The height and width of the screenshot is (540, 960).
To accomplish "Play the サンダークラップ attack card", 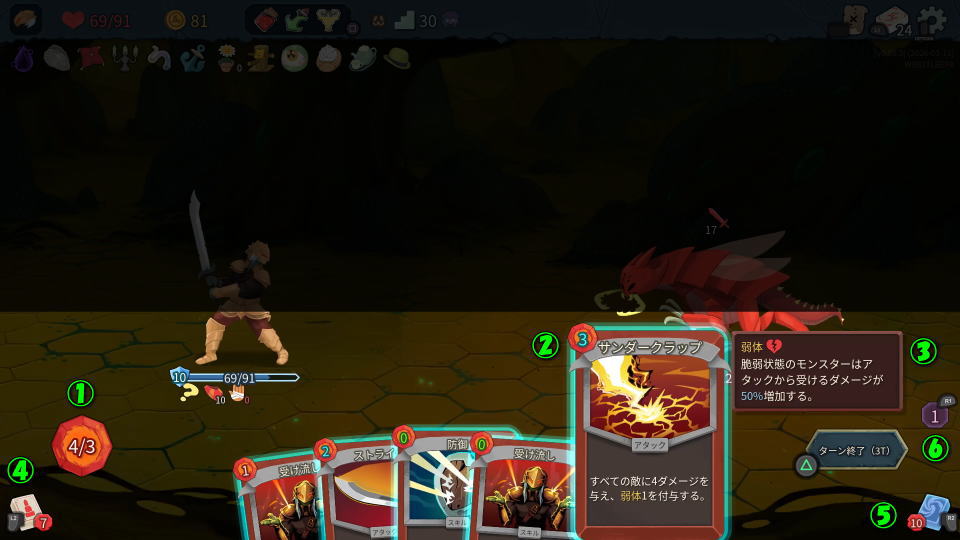I will tap(650, 430).
